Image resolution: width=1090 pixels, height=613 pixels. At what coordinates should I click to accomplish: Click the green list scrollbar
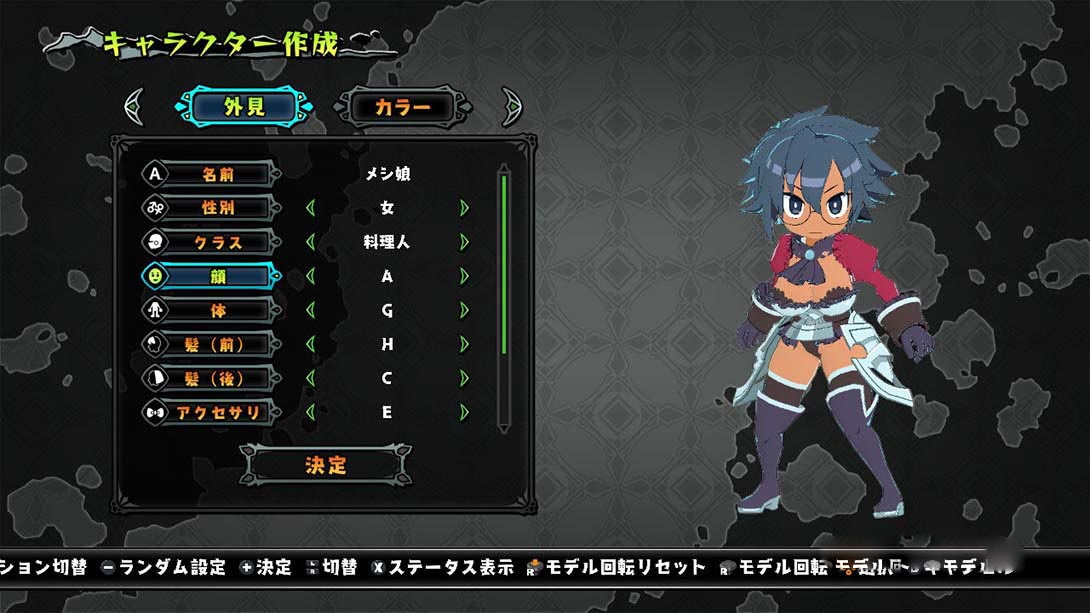point(504,263)
